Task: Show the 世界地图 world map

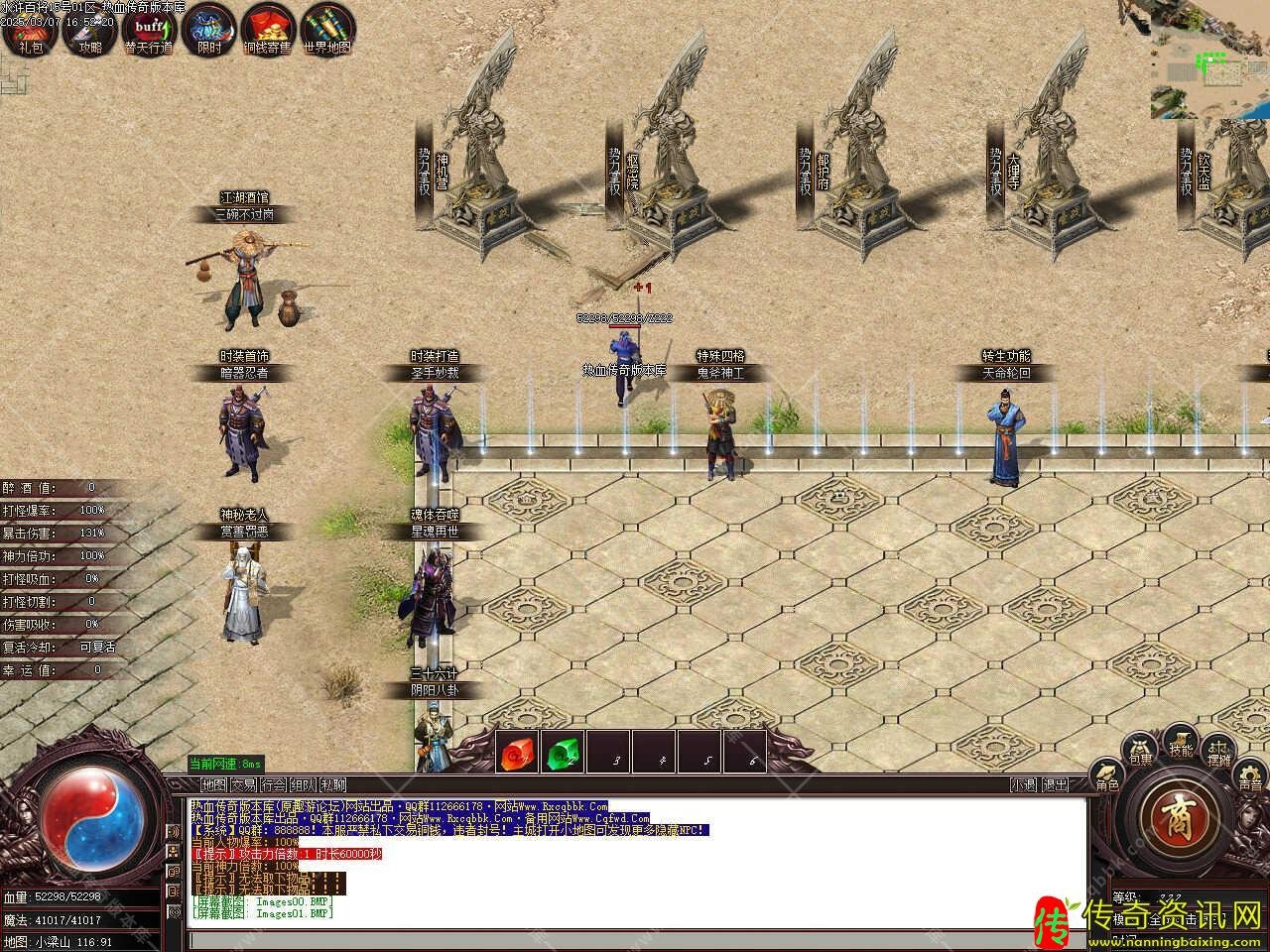Action: [x=327, y=32]
